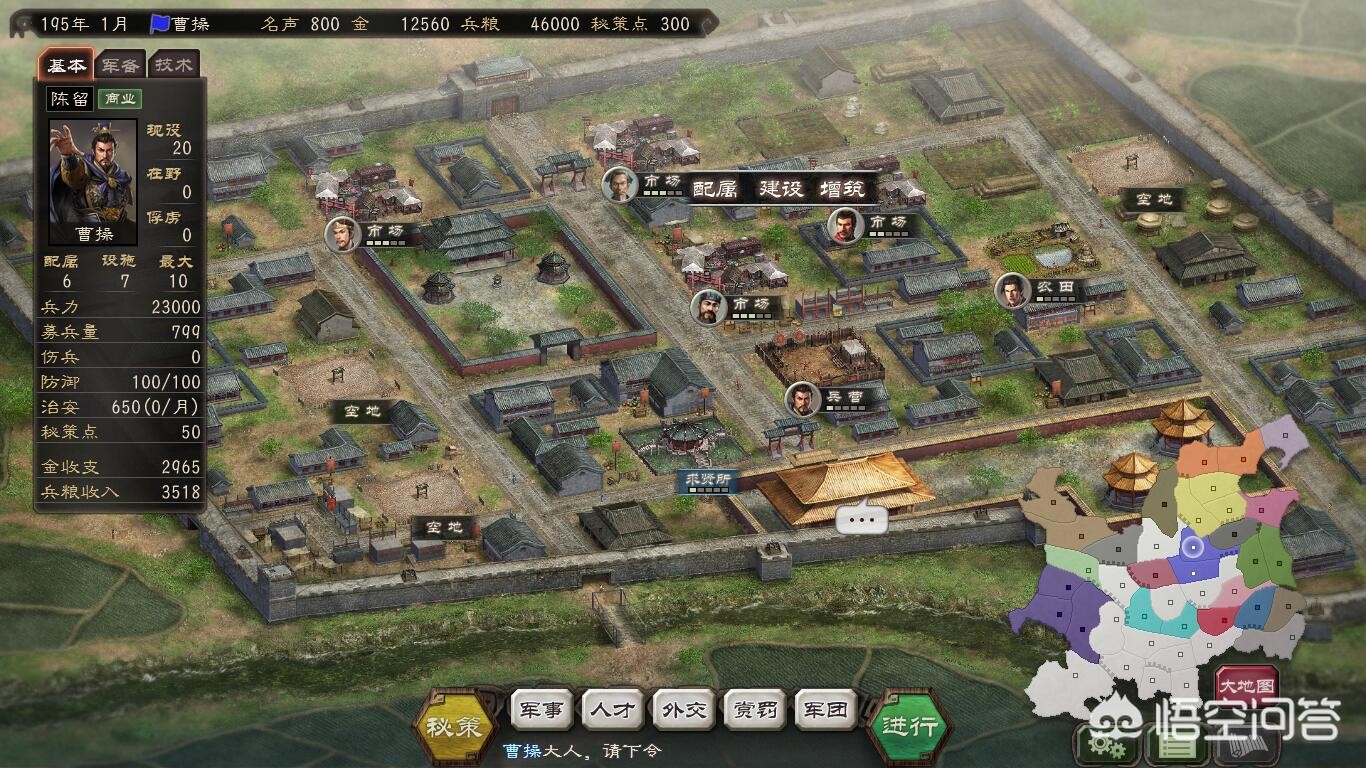Select the 人才 personnel menu
Screen dimensions: 1366x768
613,710
